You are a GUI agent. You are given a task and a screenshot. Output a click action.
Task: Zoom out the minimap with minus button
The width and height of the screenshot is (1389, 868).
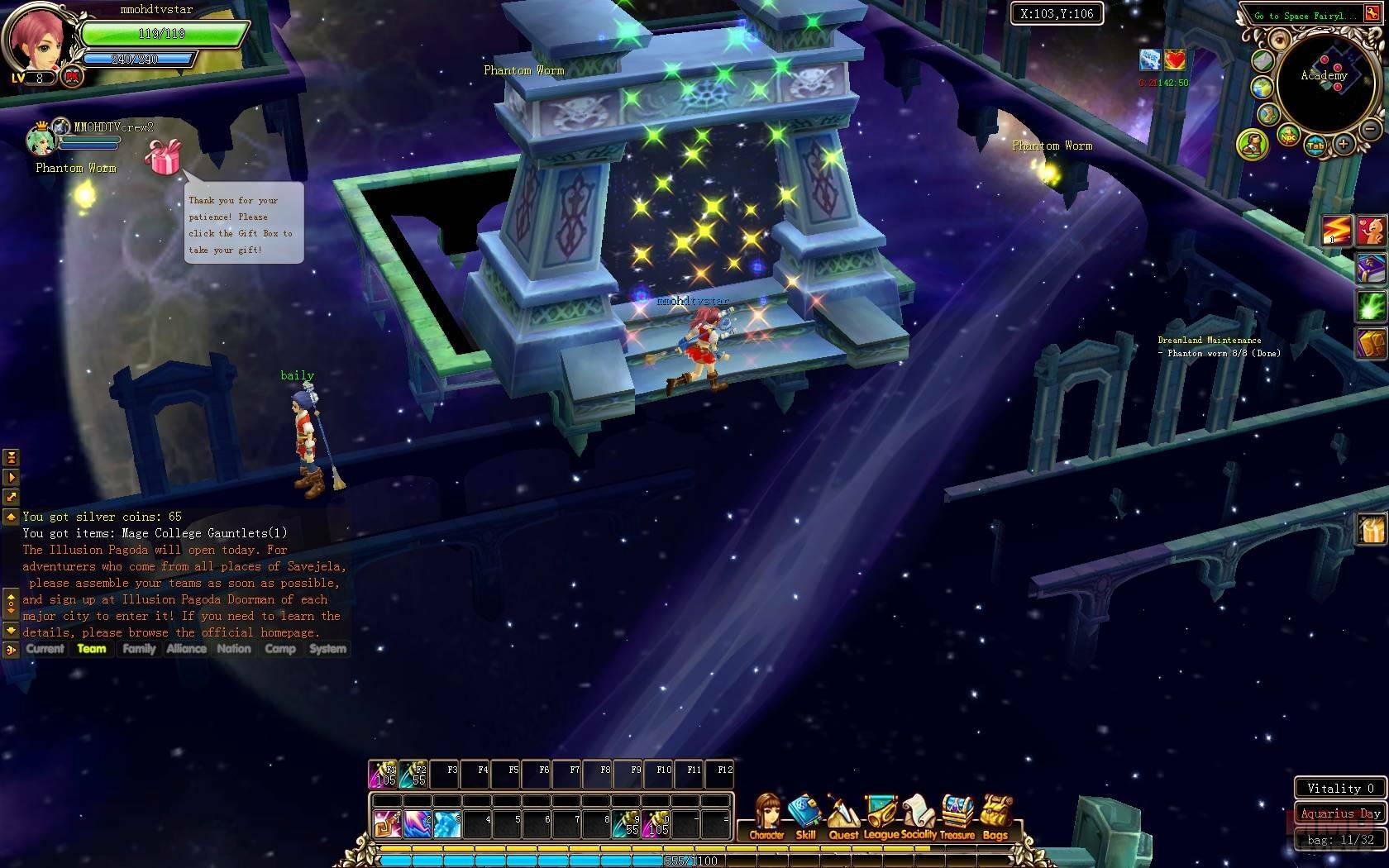click(1370, 130)
